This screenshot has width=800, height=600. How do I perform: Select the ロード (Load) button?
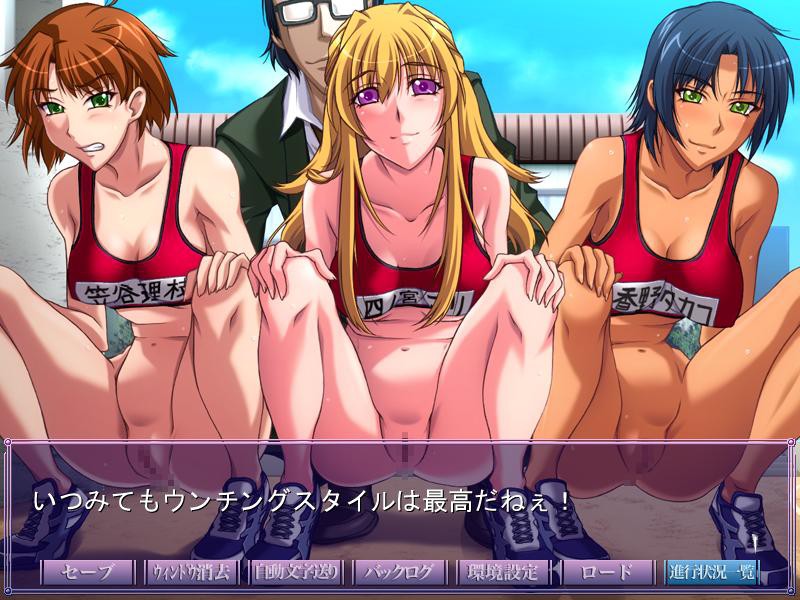608,573
